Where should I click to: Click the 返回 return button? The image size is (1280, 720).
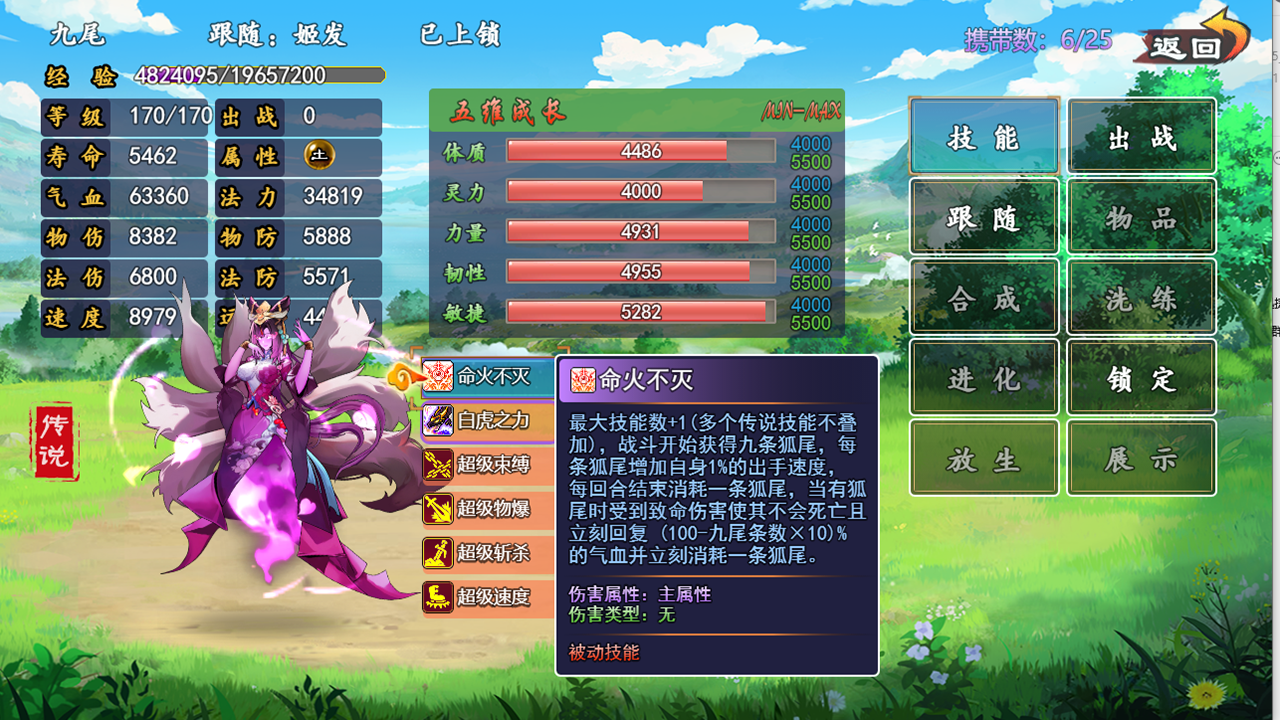click(x=1190, y=42)
